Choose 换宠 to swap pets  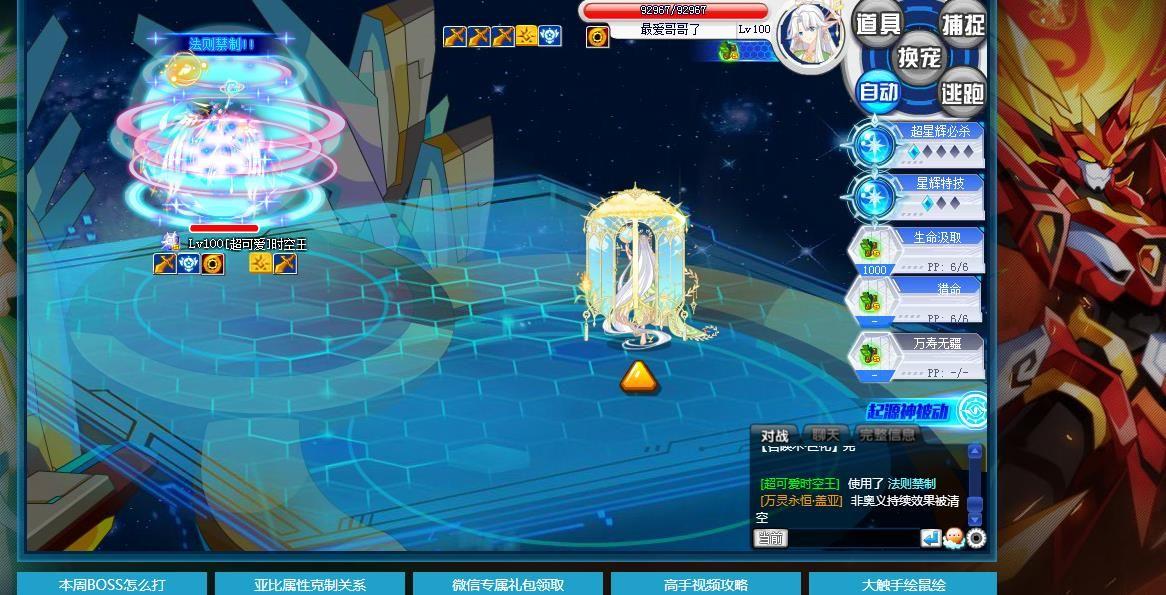point(918,57)
